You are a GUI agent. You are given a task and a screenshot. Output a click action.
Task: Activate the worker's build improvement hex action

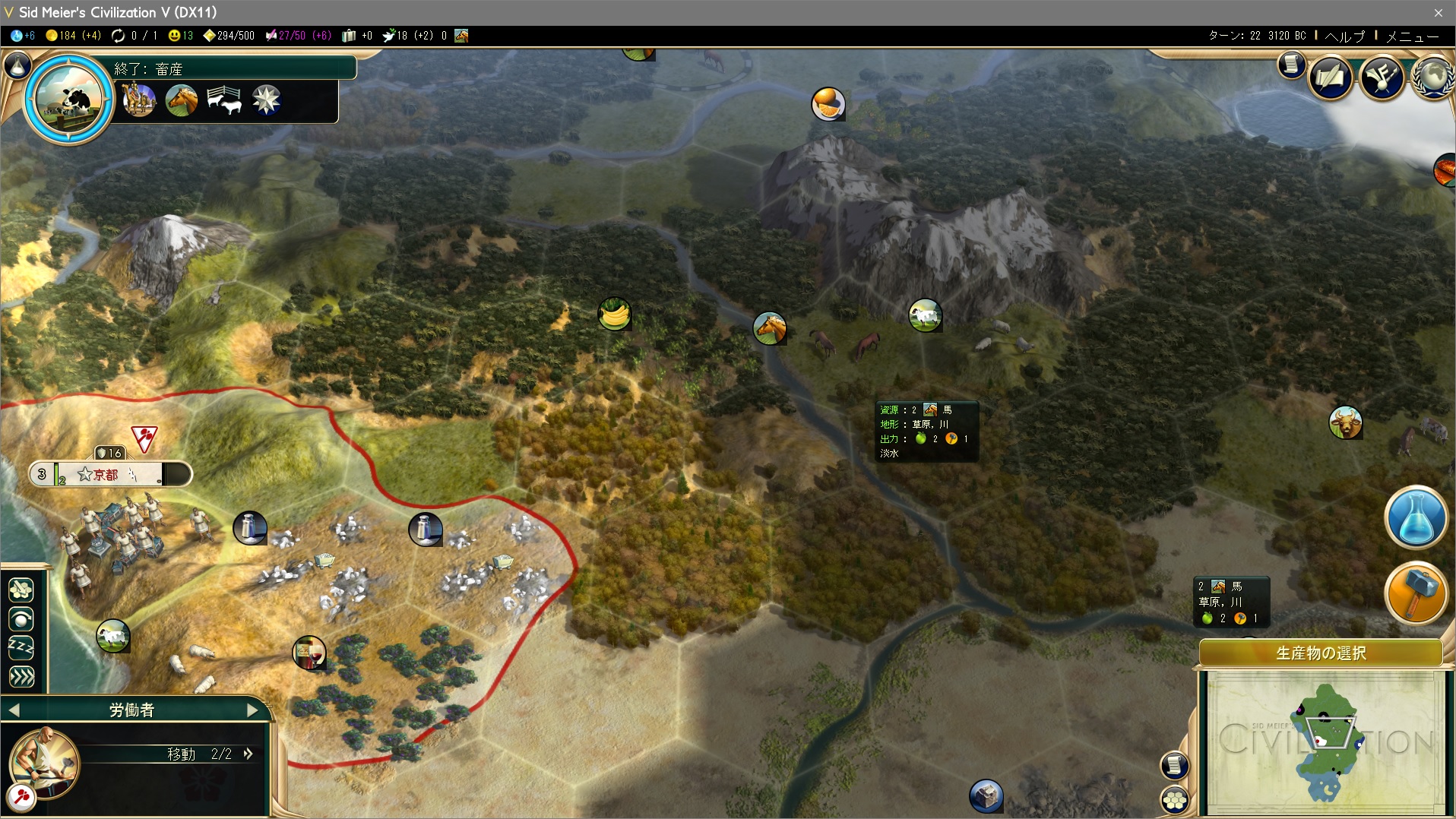21,590
